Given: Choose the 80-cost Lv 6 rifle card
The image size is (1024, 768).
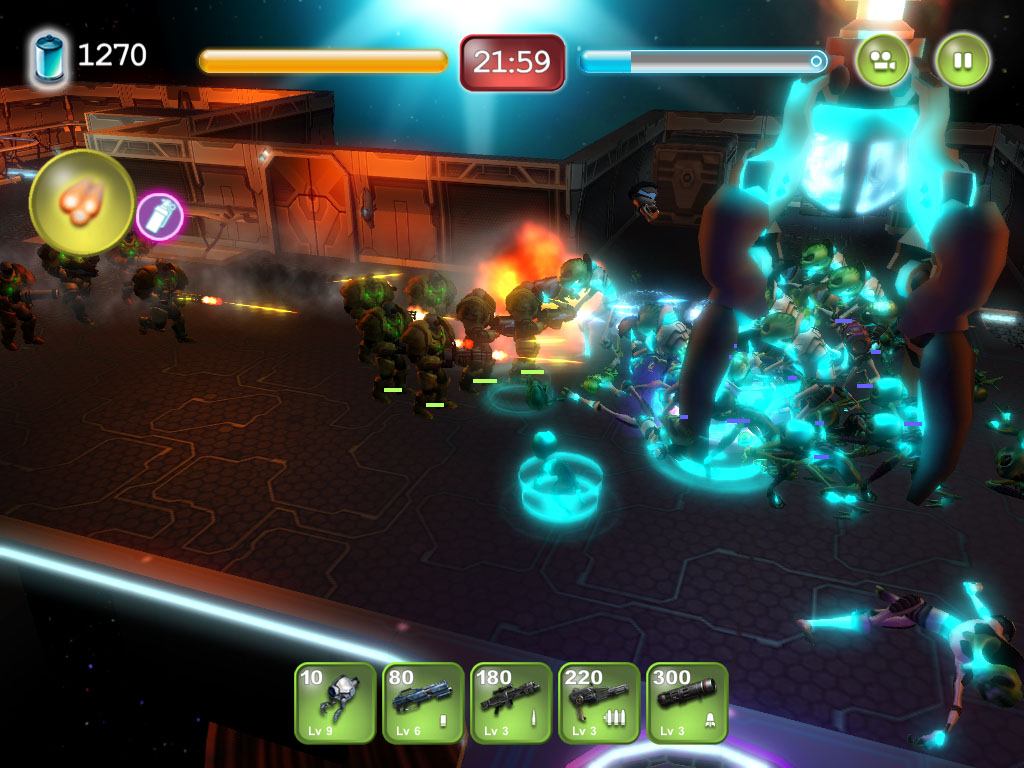Looking at the screenshot, I should [423, 703].
